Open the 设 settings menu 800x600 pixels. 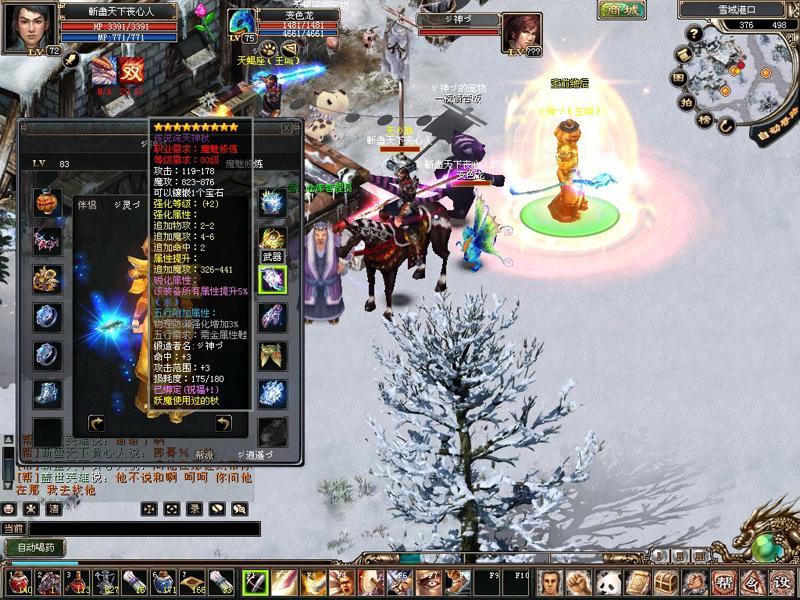[x=782, y=582]
